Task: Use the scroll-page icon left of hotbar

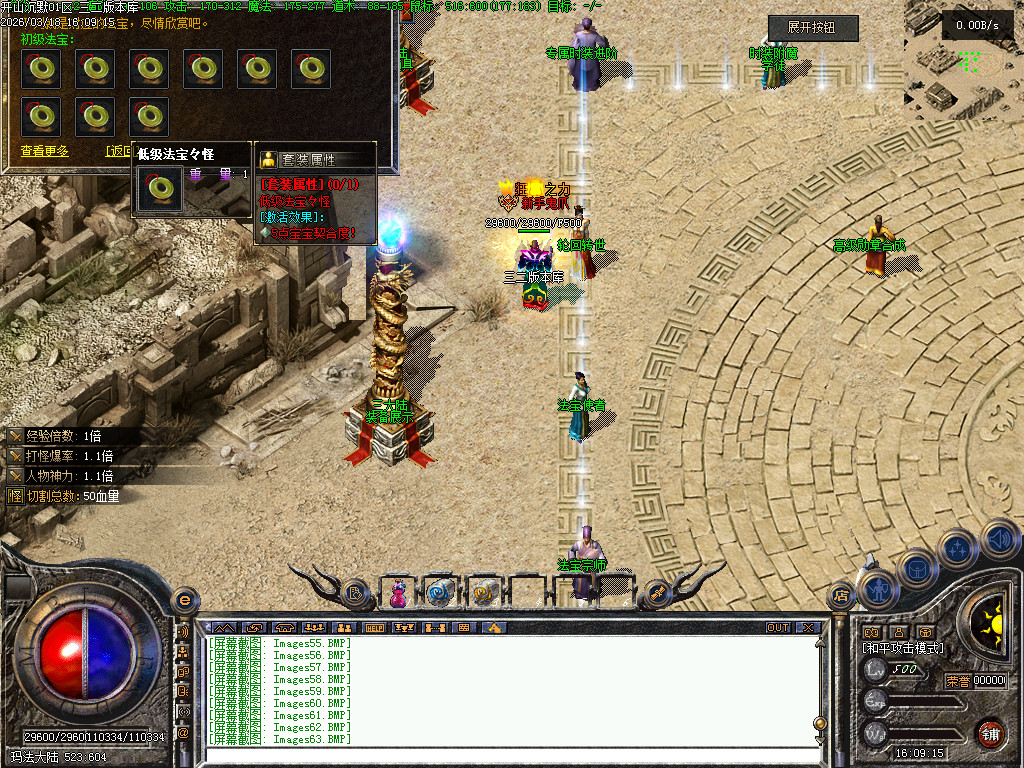Action: point(355,594)
